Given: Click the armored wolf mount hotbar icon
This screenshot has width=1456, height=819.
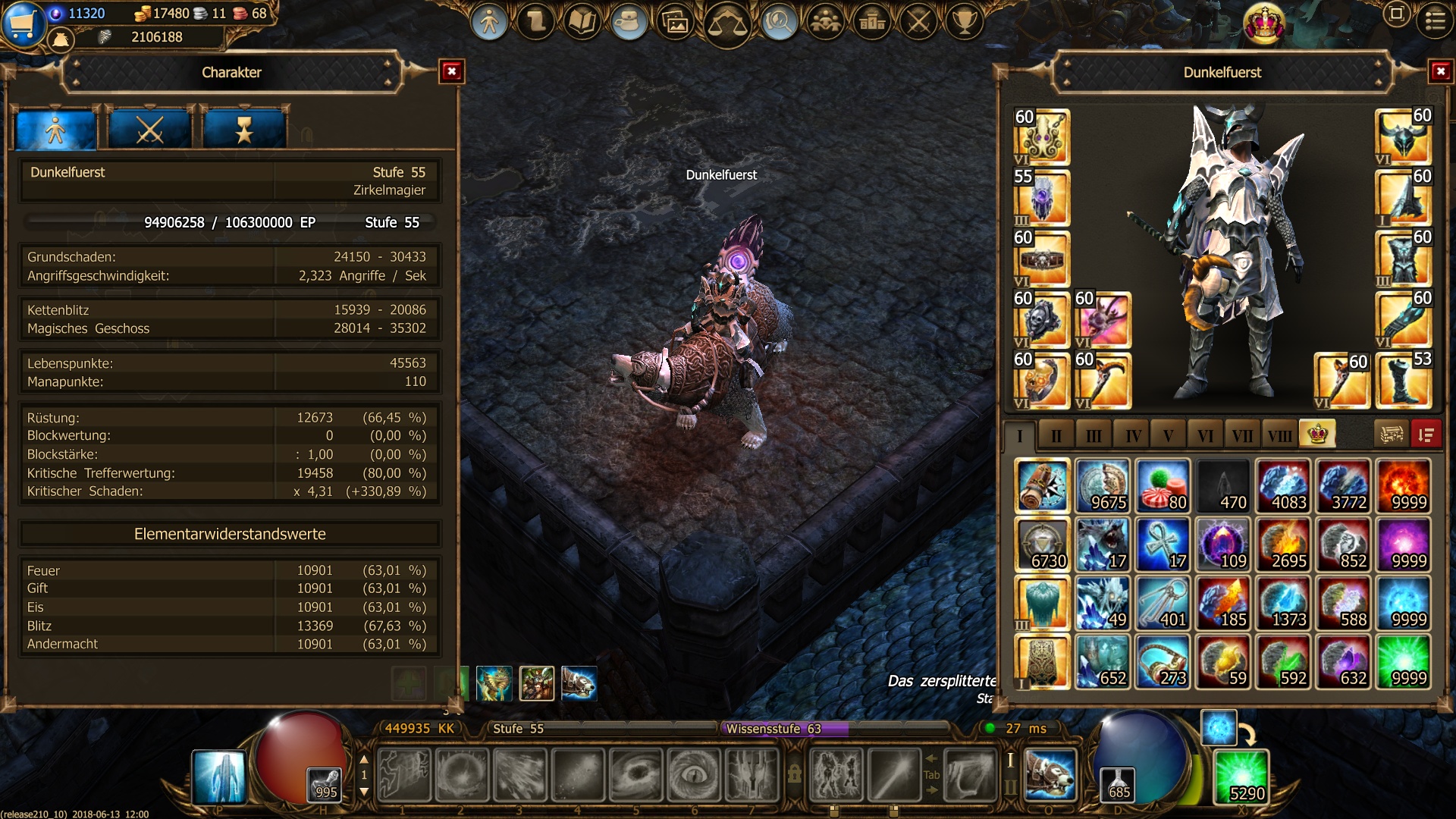Looking at the screenshot, I should click(1050, 775).
